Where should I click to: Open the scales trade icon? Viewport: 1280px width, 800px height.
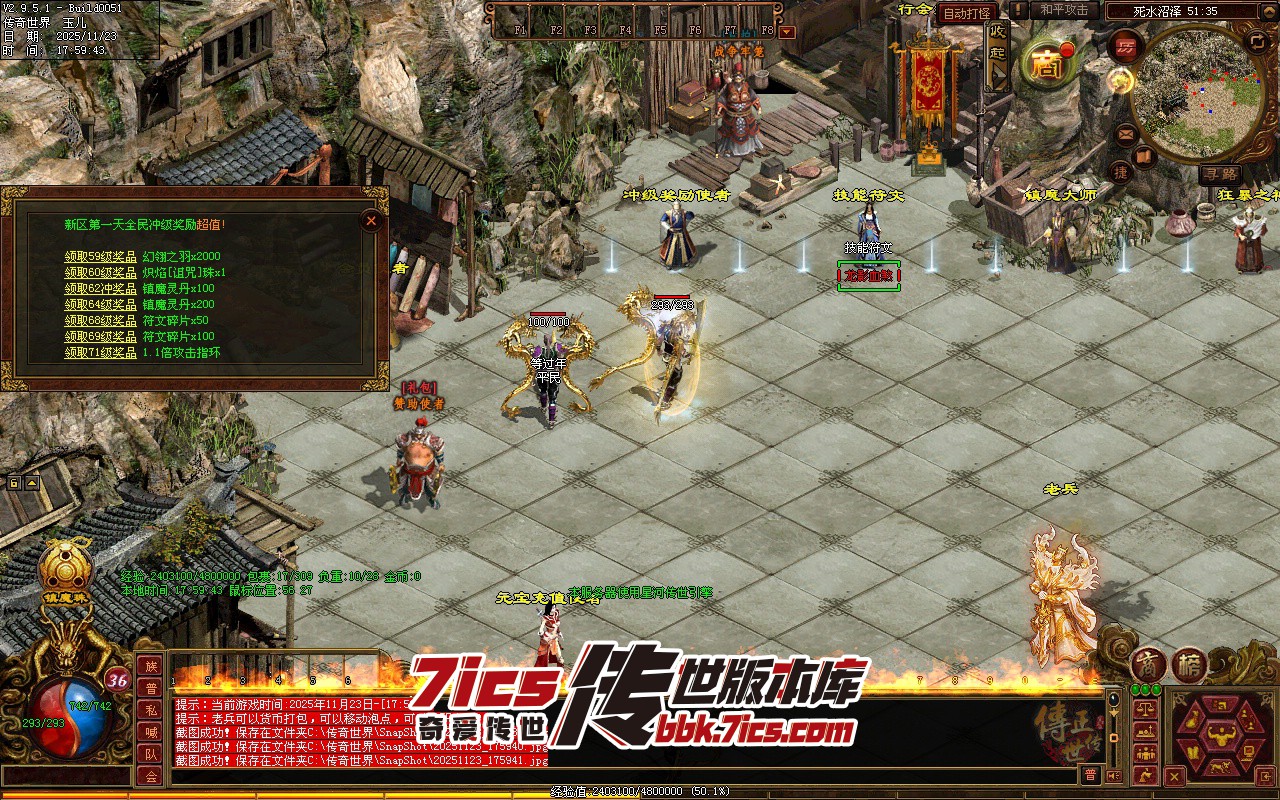pos(1147,707)
